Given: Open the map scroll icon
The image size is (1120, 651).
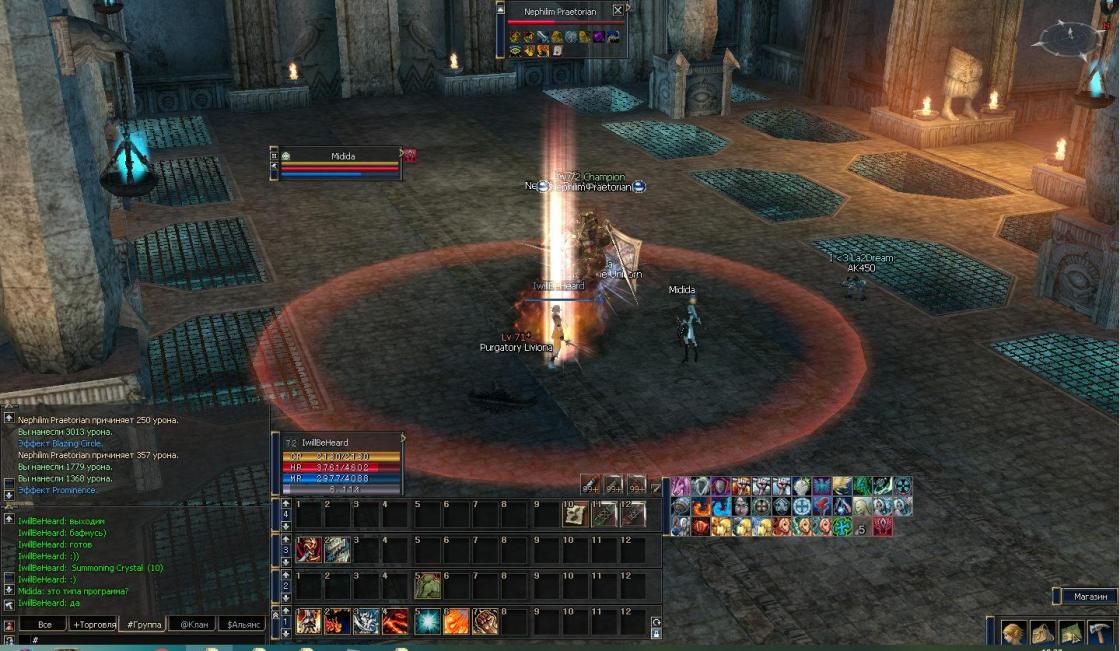Looking at the screenshot, I should point(1072,633).
